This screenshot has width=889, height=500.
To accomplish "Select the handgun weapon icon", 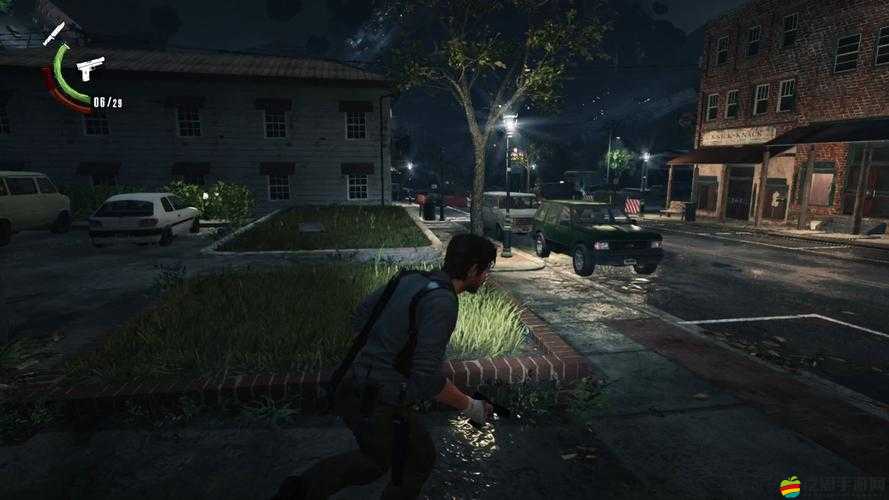I will [x=89, y=68].
